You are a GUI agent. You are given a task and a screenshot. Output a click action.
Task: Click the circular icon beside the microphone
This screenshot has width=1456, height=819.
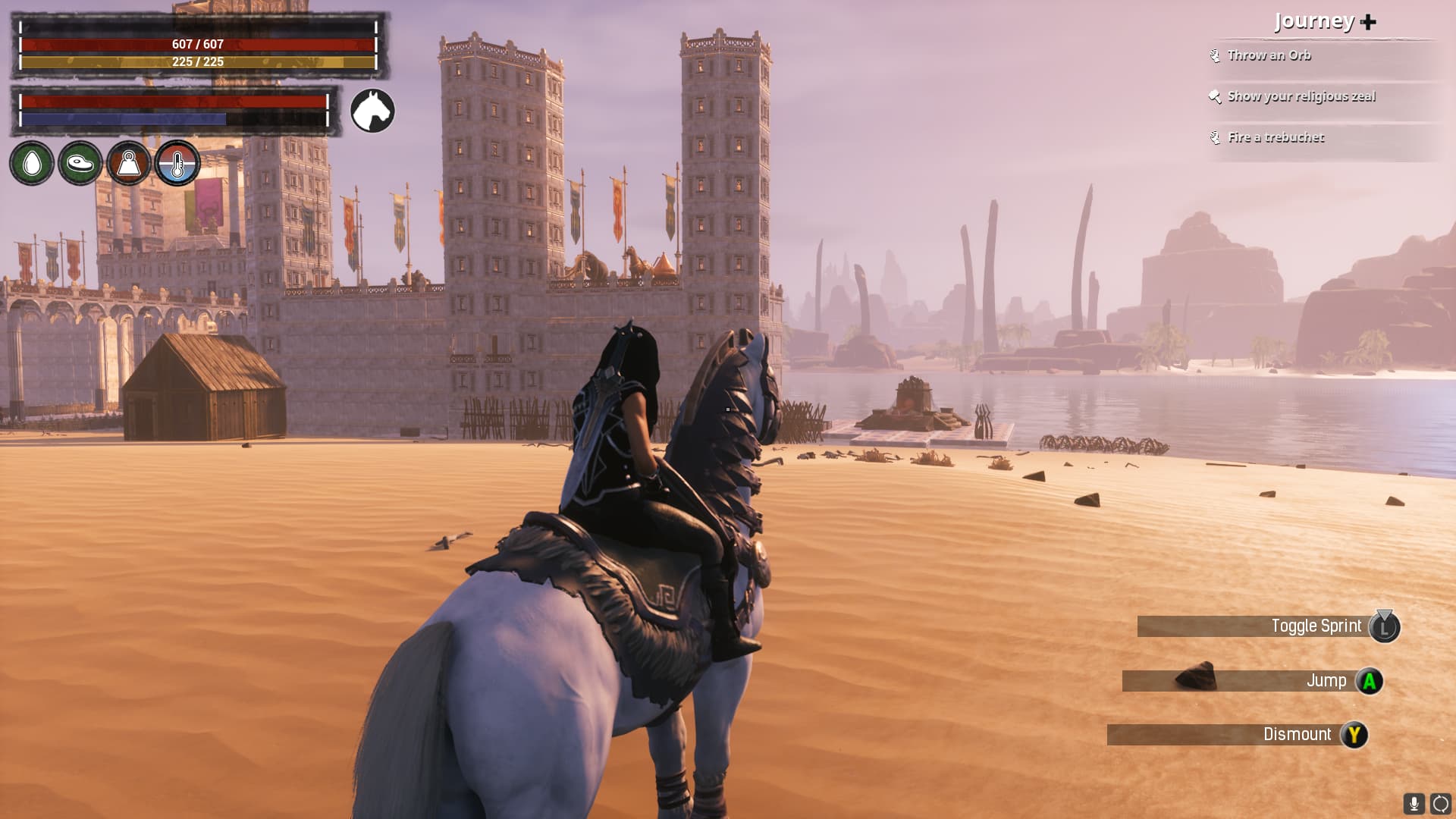pos(1440,803)
